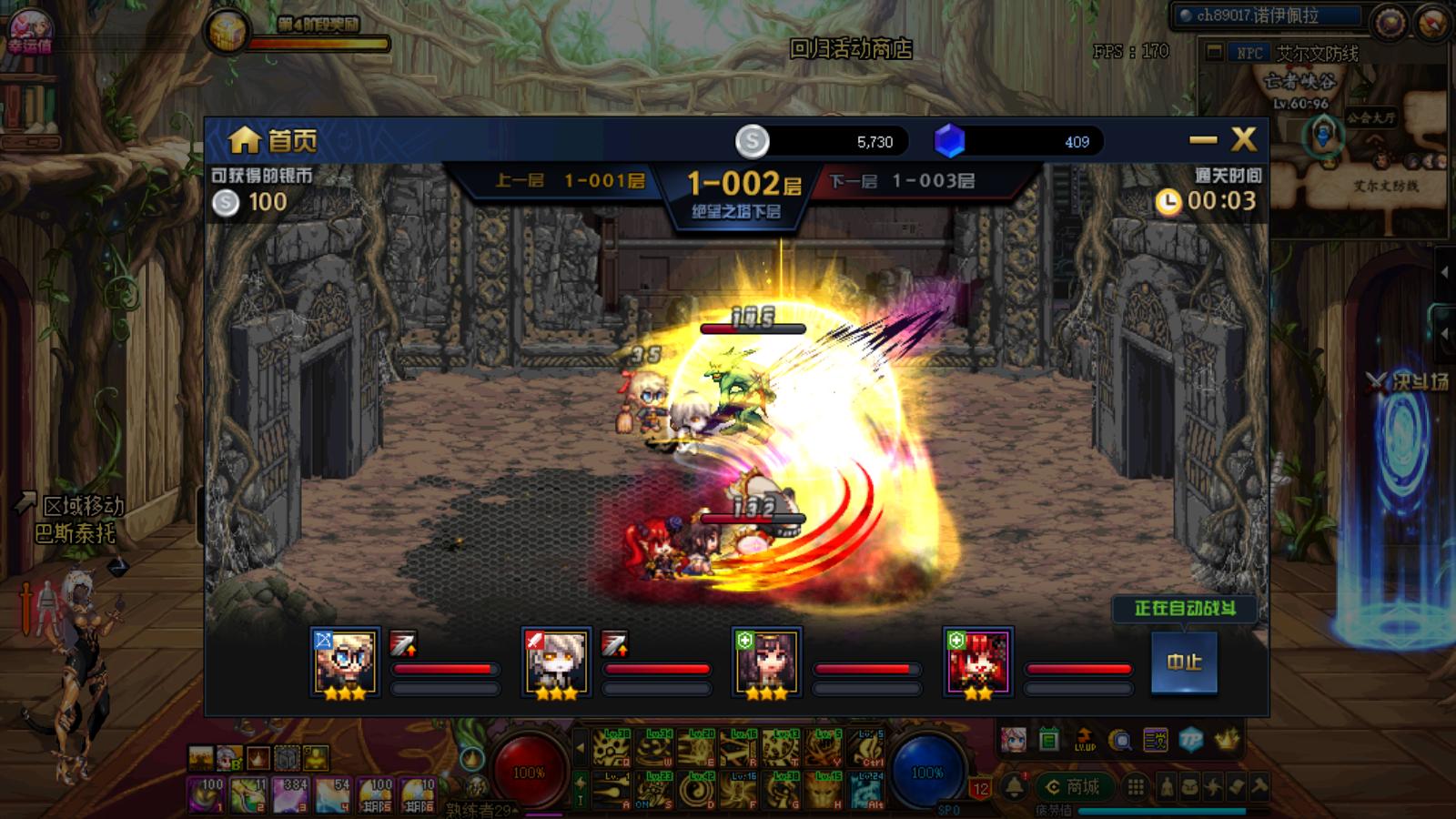Click the NPC button on minimap
The width and height of the screenshot is (1456, 819).
[x=1249, y=53]
